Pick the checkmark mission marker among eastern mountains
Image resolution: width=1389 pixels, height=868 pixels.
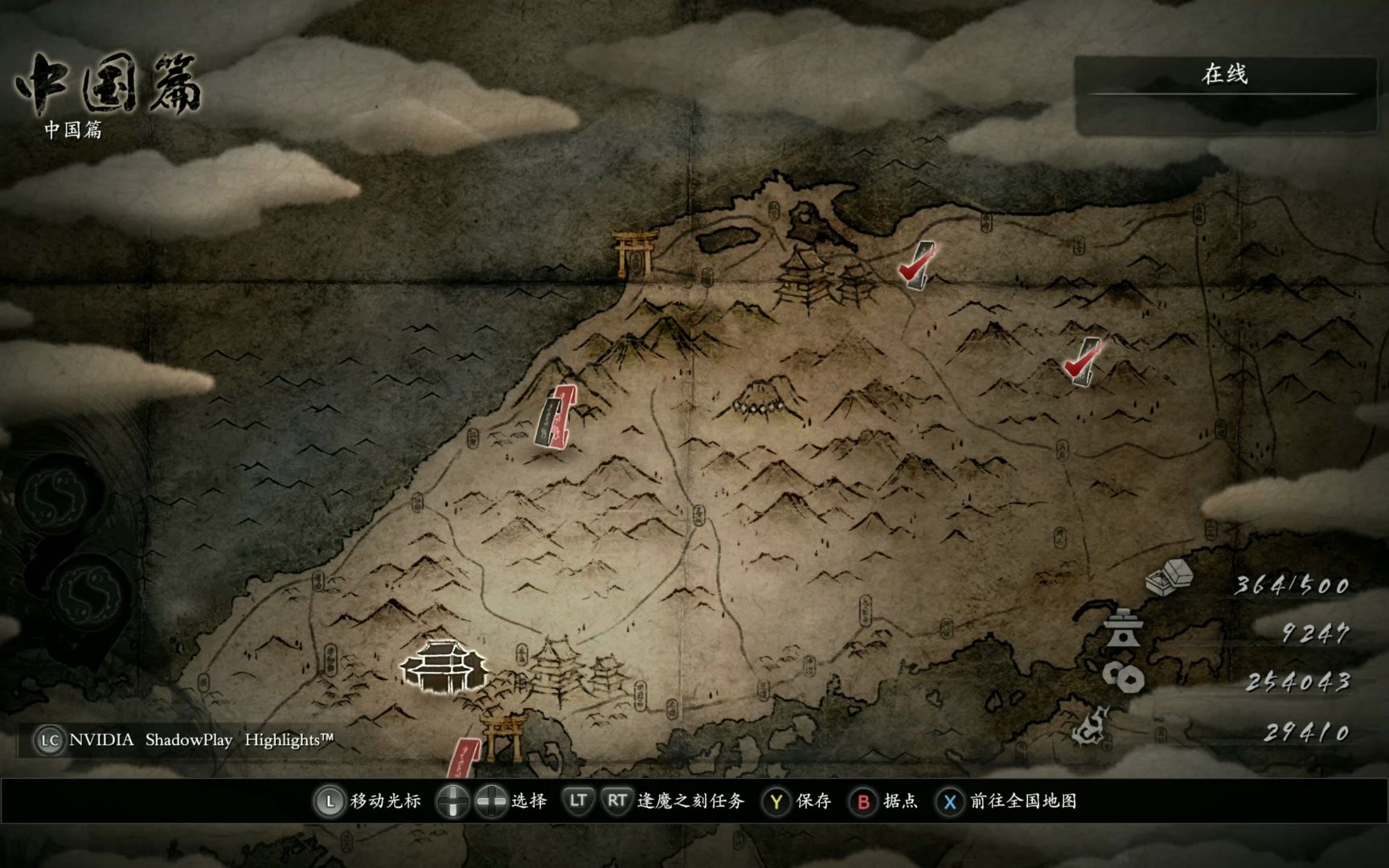tap(1082, 362)
